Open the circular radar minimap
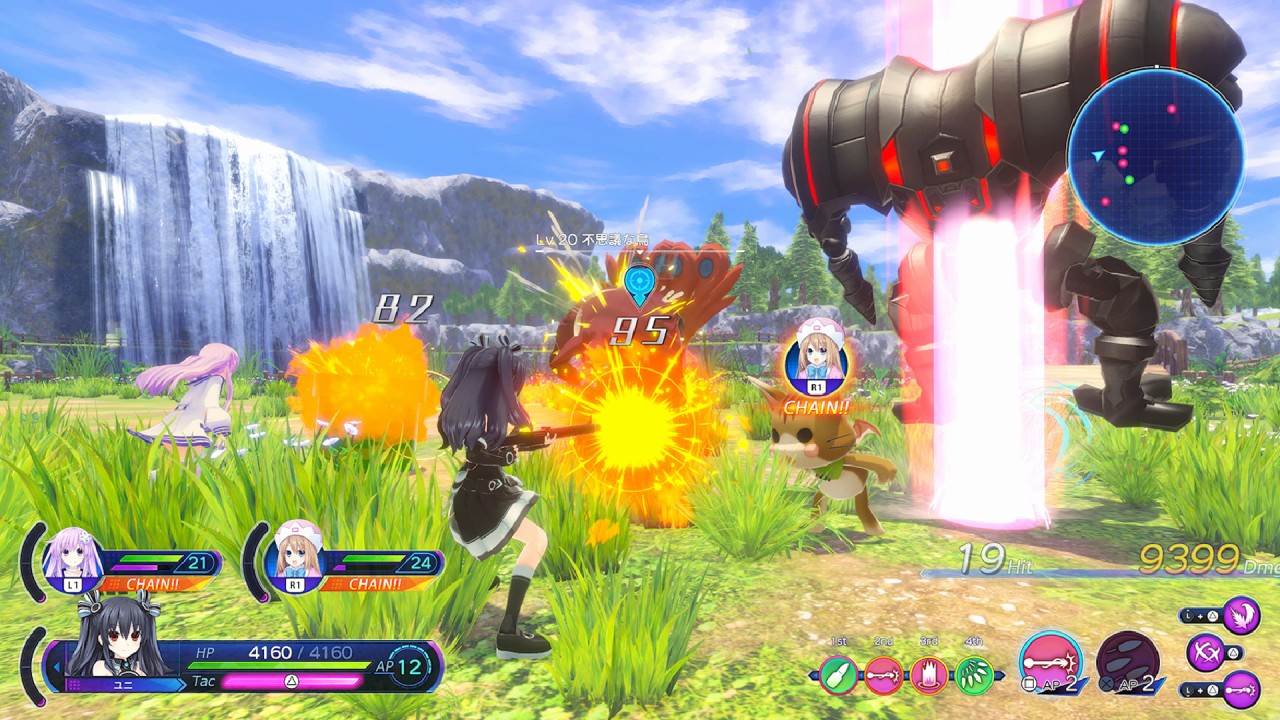1280x720 pixels. tap(1155, 157)
